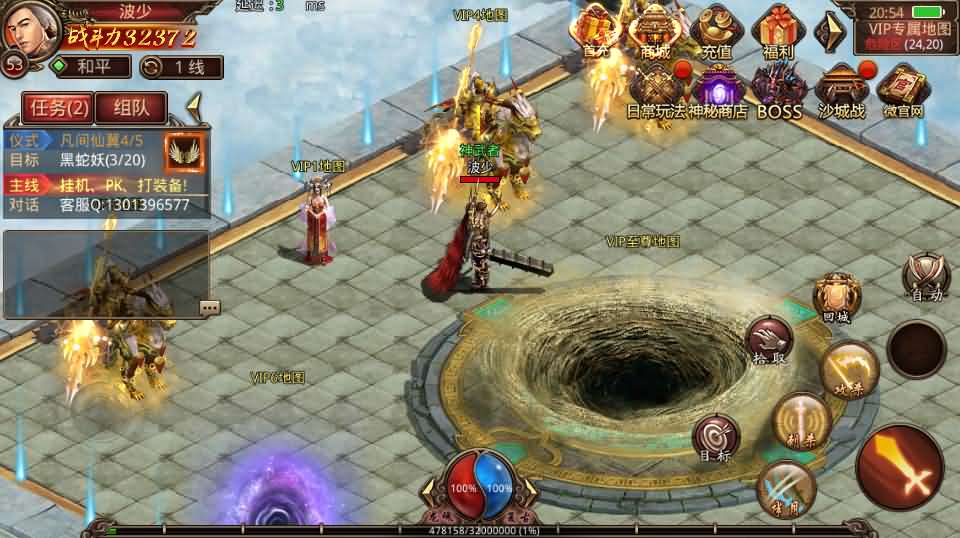Open the 充值 recharge menu
This screenshot has height=538, width=960.
click(716, 30)
